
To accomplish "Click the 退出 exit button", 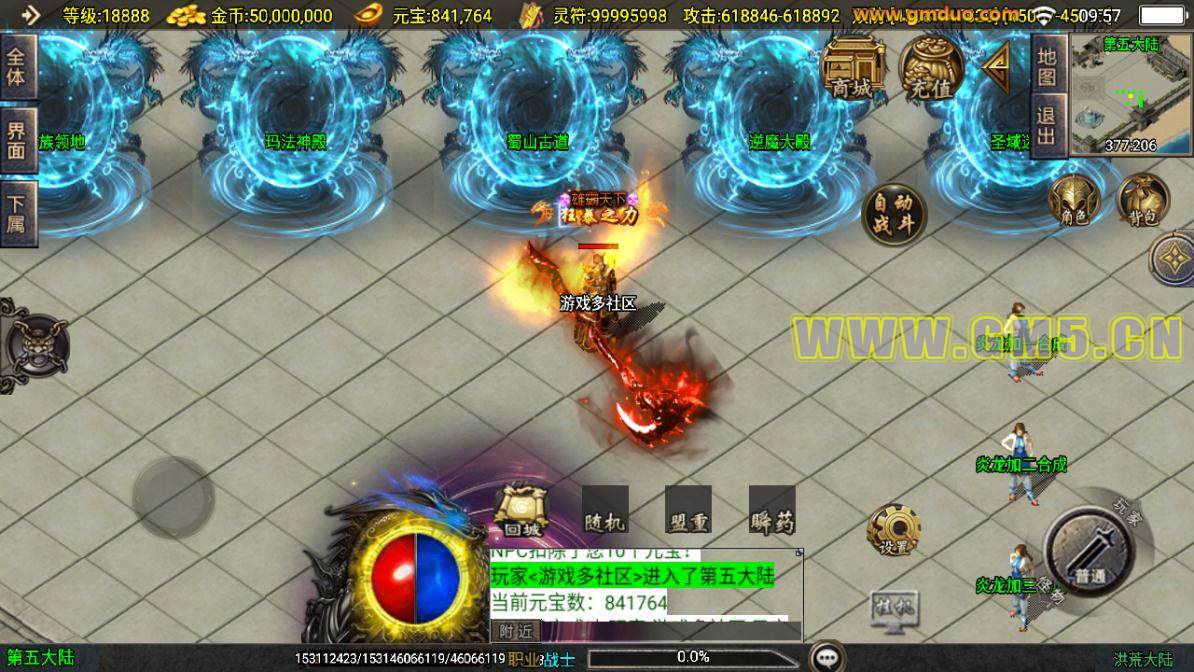I will [1047, 127].
